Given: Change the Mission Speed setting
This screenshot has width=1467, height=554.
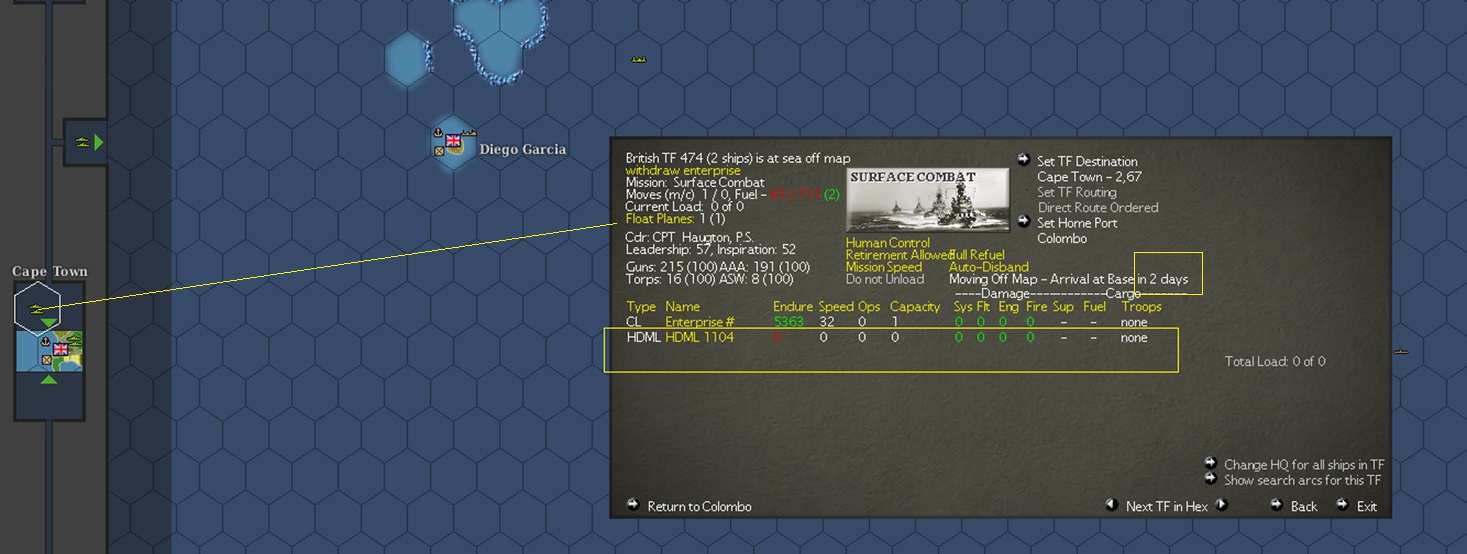Looking at the screenshot, I should [884, 267].
